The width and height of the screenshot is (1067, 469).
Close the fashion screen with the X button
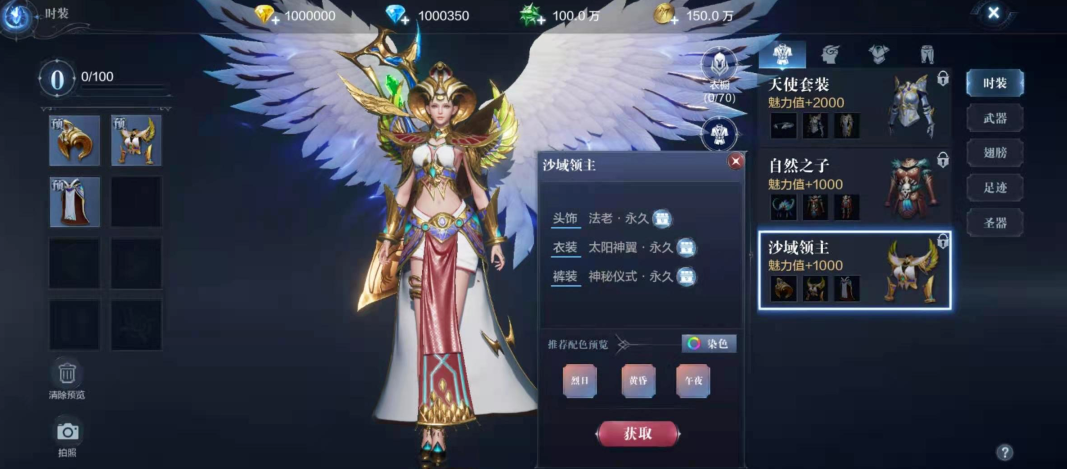tap(993, 13)
